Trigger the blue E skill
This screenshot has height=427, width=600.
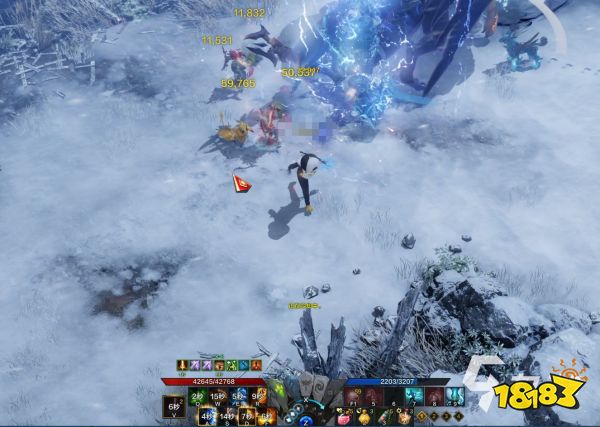pos(239,397)
